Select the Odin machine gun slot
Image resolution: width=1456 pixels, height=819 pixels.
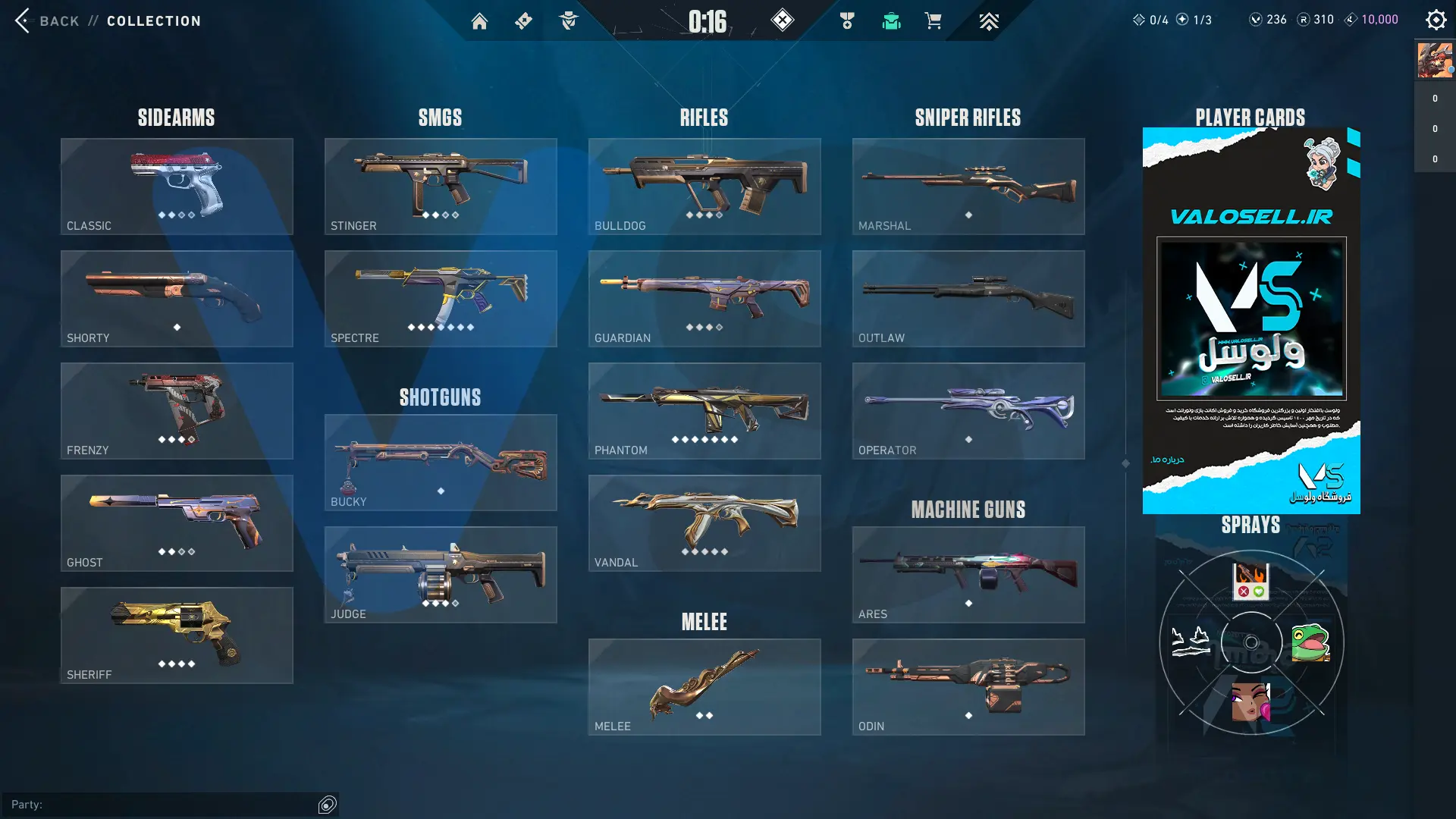point(968,687)
